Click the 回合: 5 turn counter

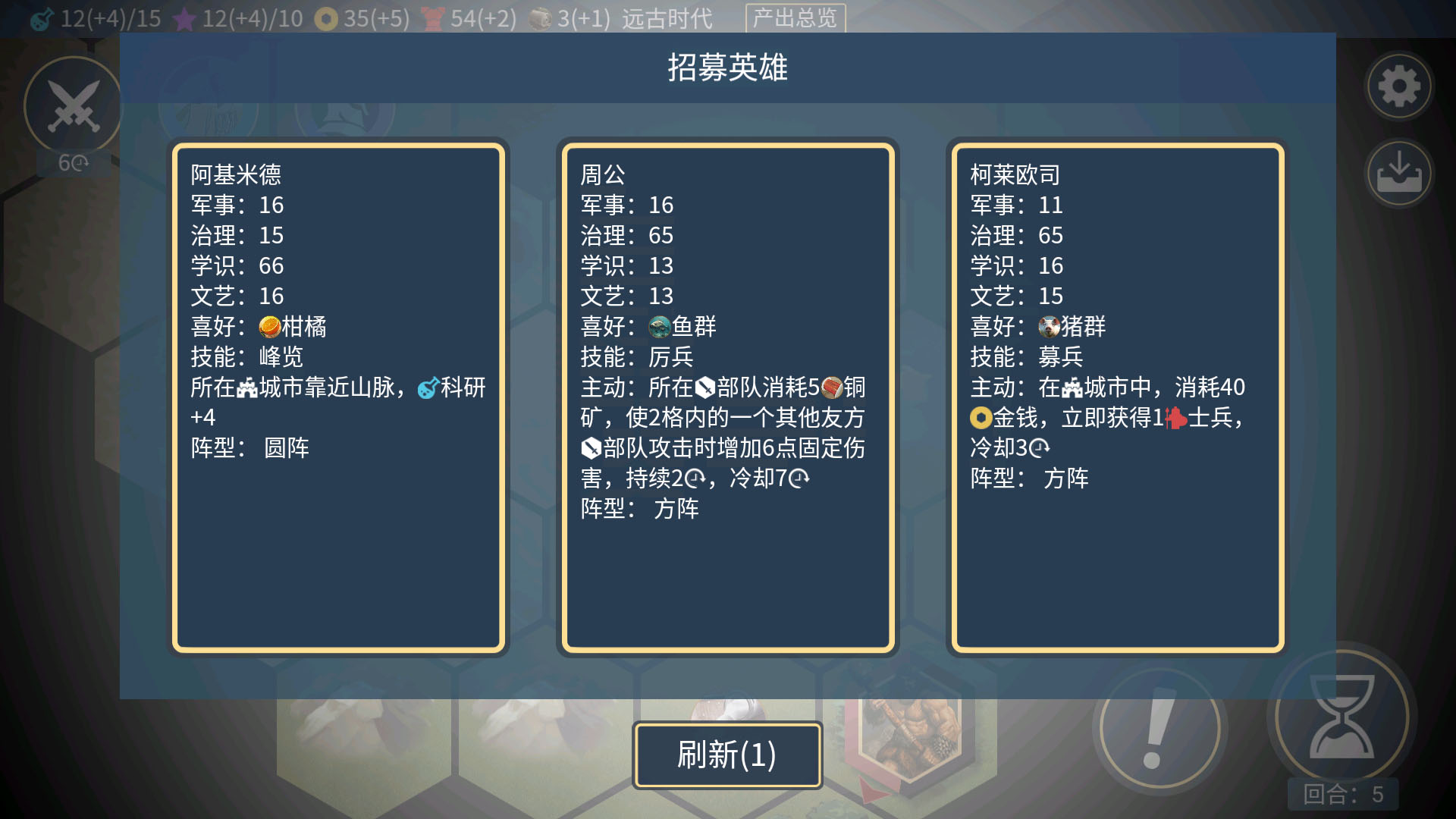point(1341,794)
